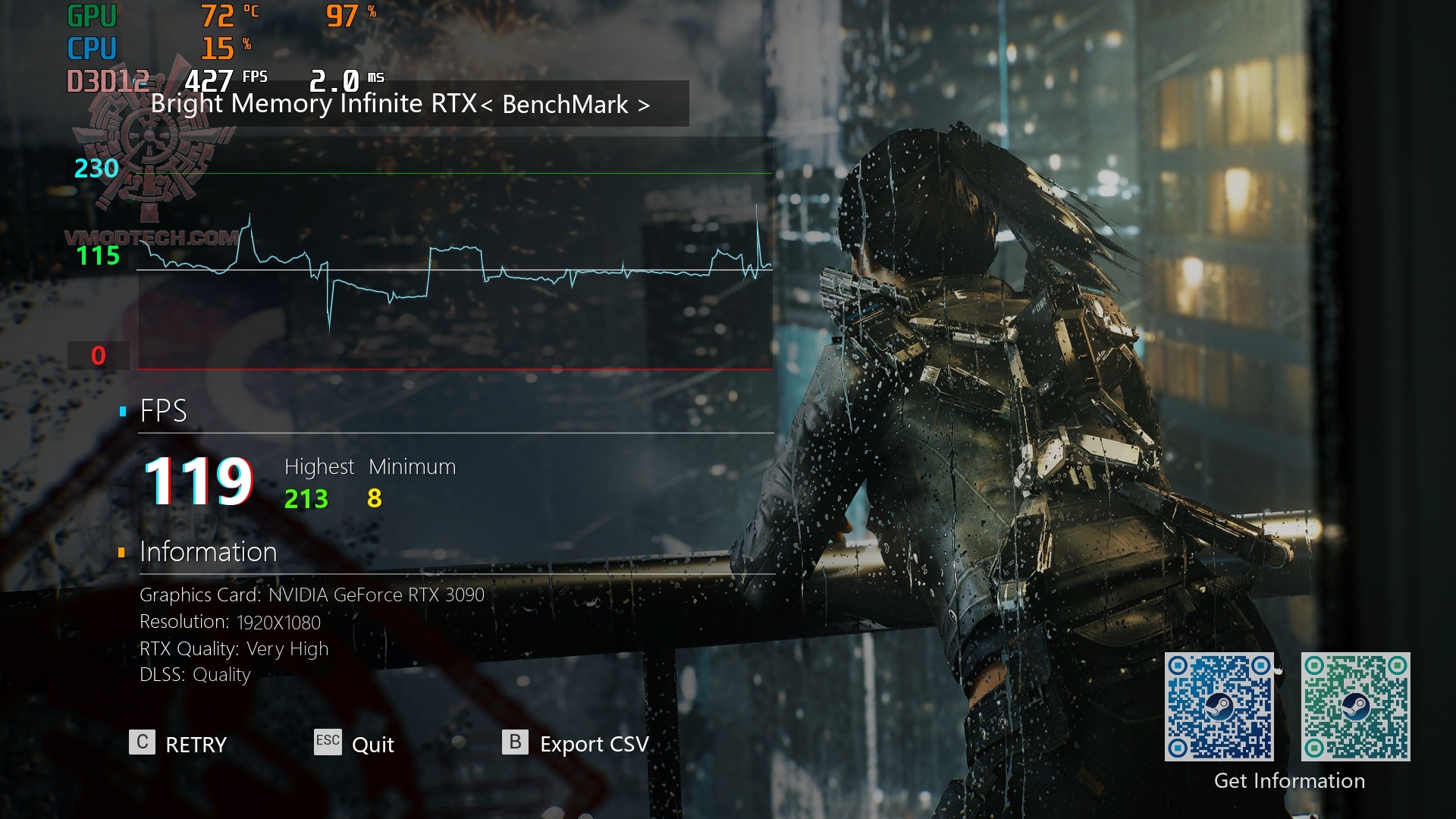Viewport: 1456px width, 819px height.
Task: Collapse the Information section header
Action: tap(207, 553)
